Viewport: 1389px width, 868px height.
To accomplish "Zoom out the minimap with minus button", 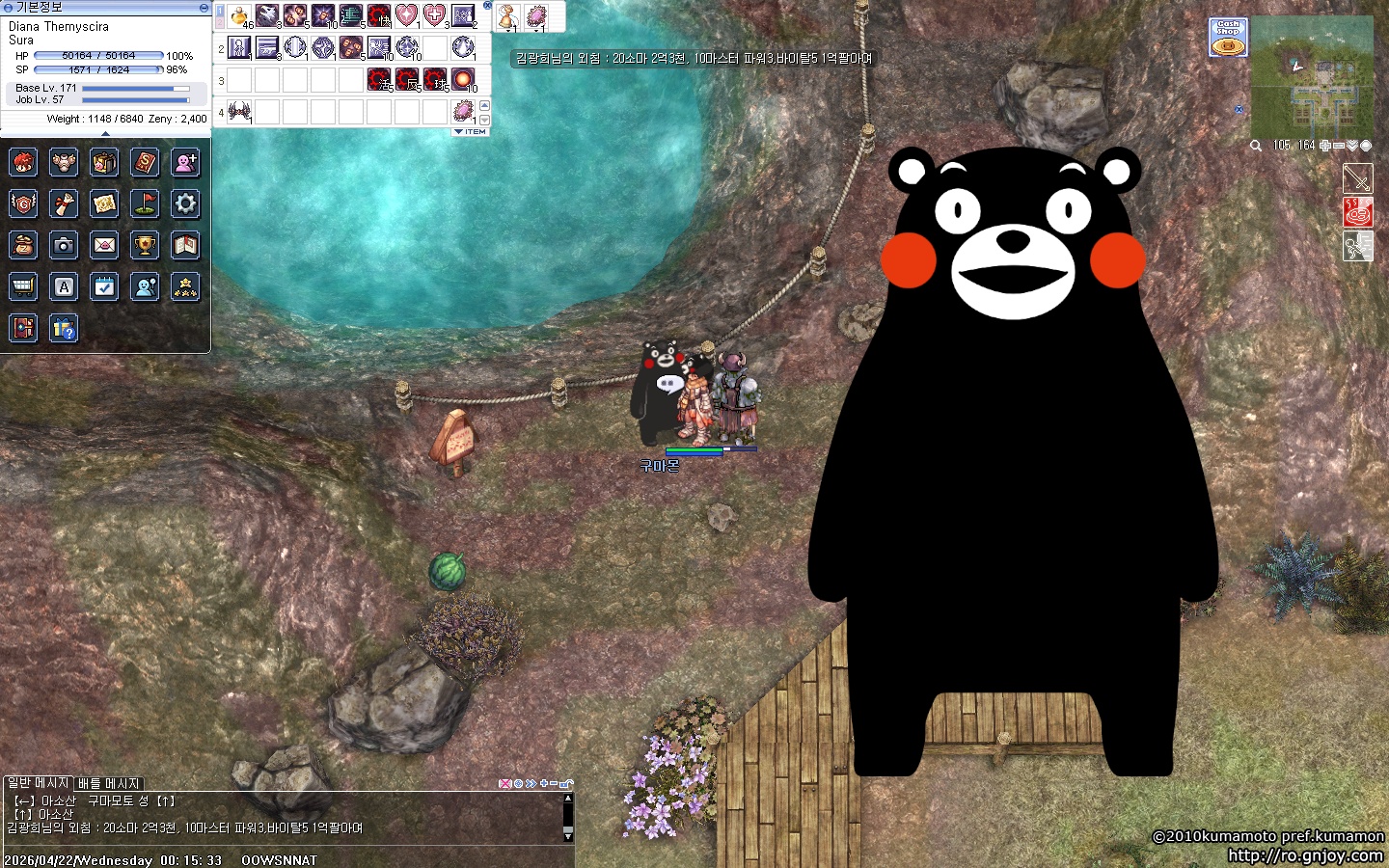I will point(1339,146).
